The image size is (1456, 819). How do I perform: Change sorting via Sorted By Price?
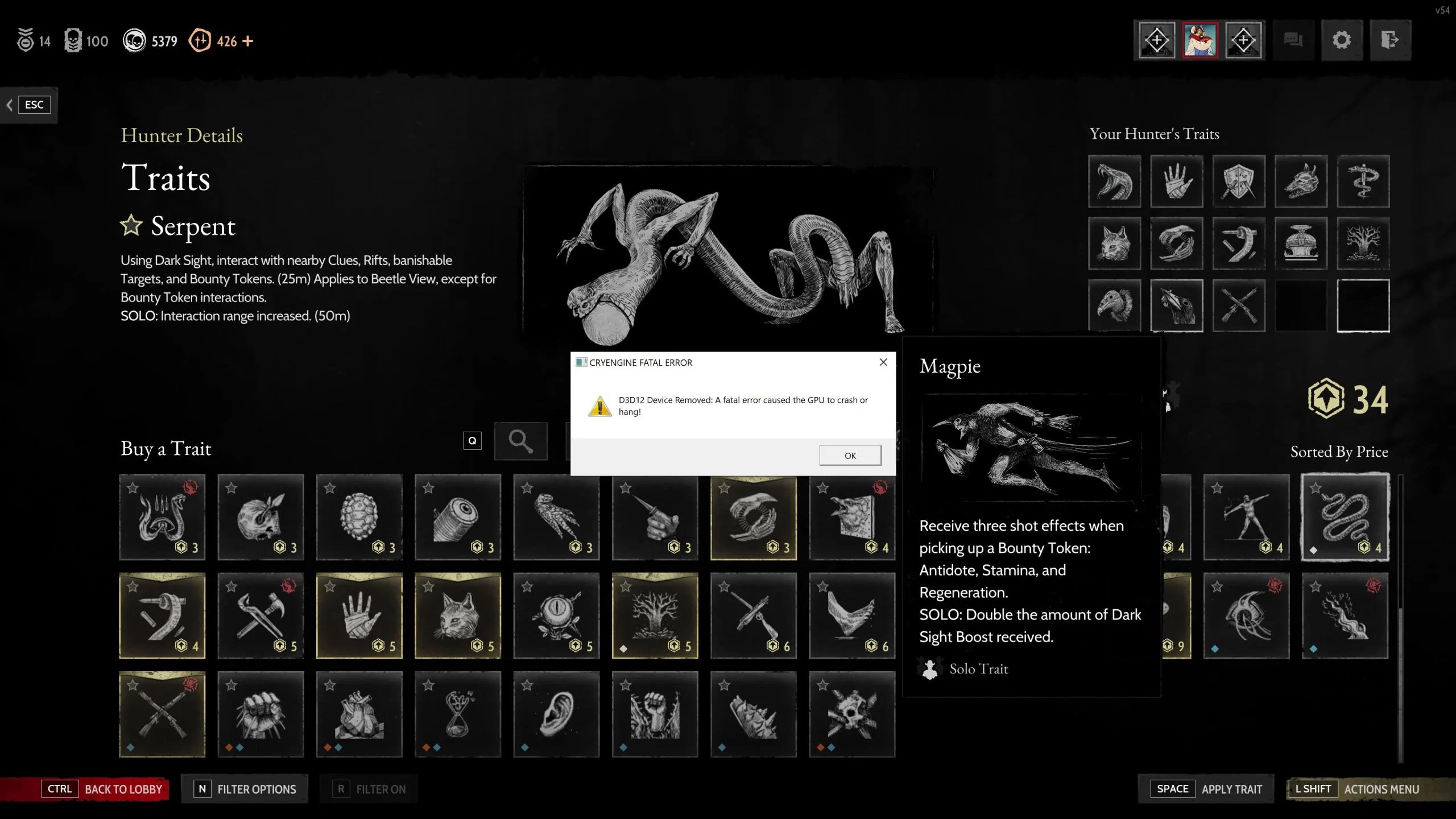point(1339,452)
